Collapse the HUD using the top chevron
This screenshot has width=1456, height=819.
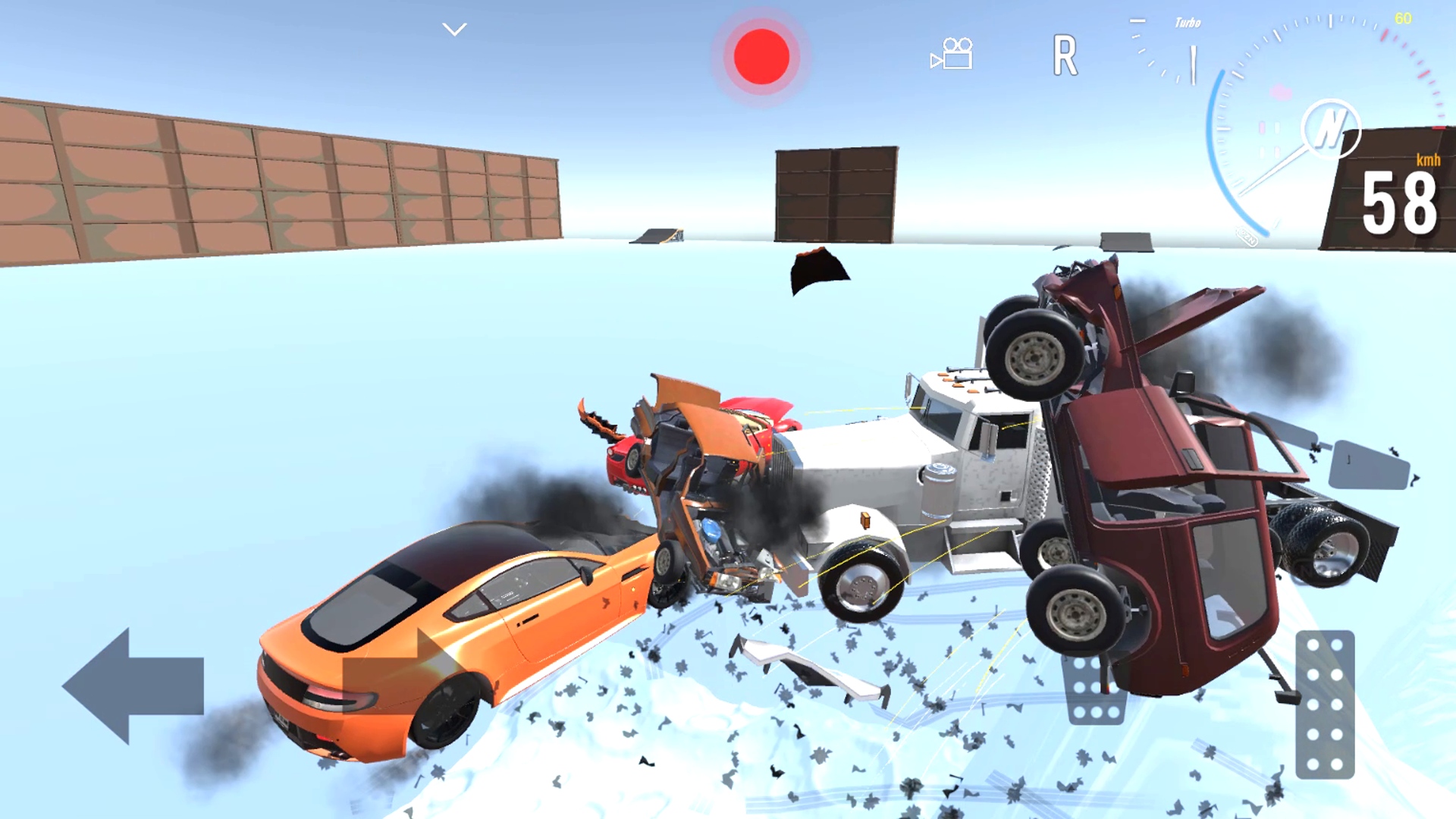pos(453,29)
